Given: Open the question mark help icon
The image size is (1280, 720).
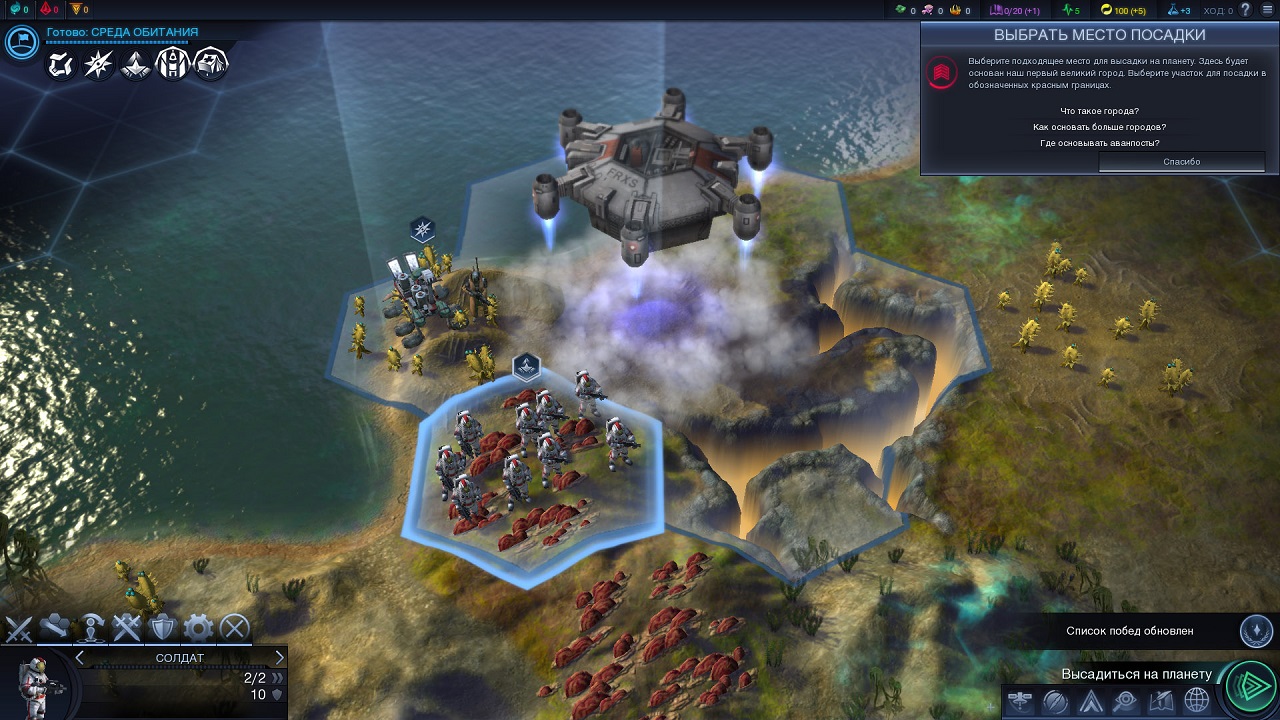Looking at the screenshot, I should [x=1245, y=10].
